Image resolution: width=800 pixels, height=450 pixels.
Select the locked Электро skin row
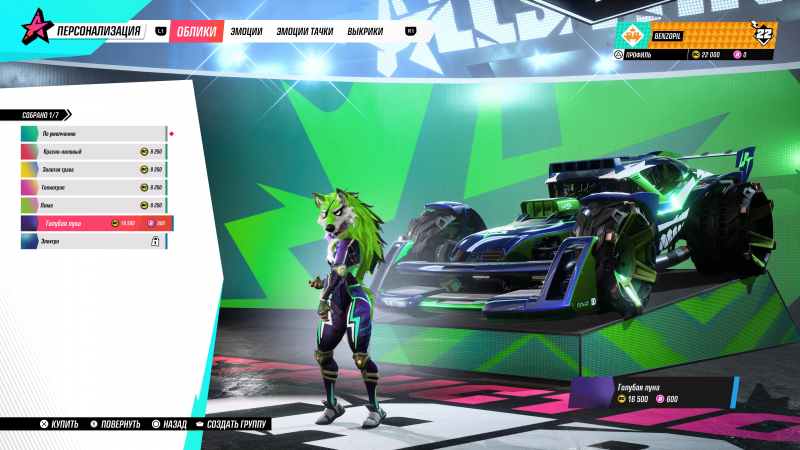click(93, 241)
